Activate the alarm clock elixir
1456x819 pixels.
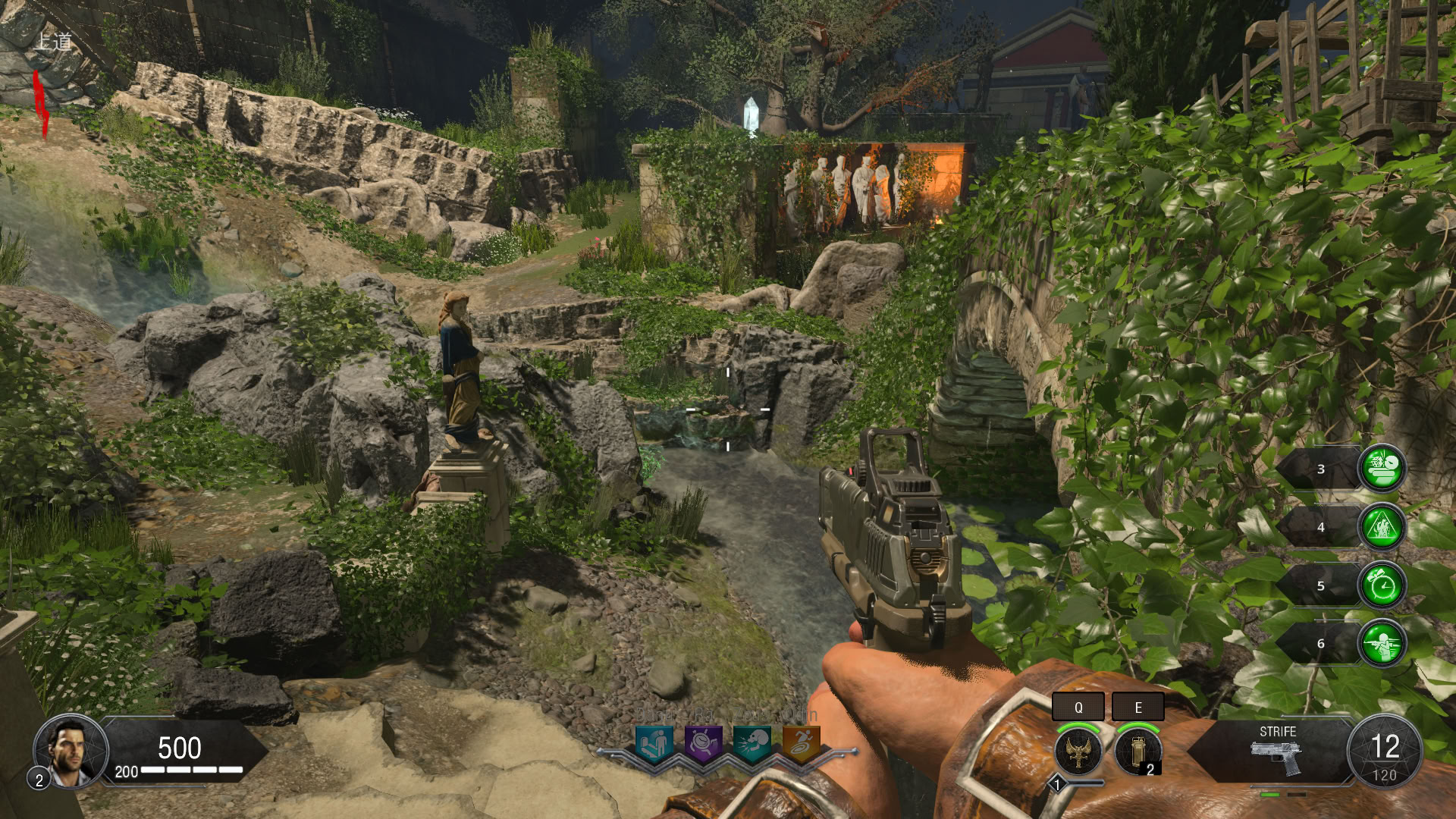pos(1382,585)
